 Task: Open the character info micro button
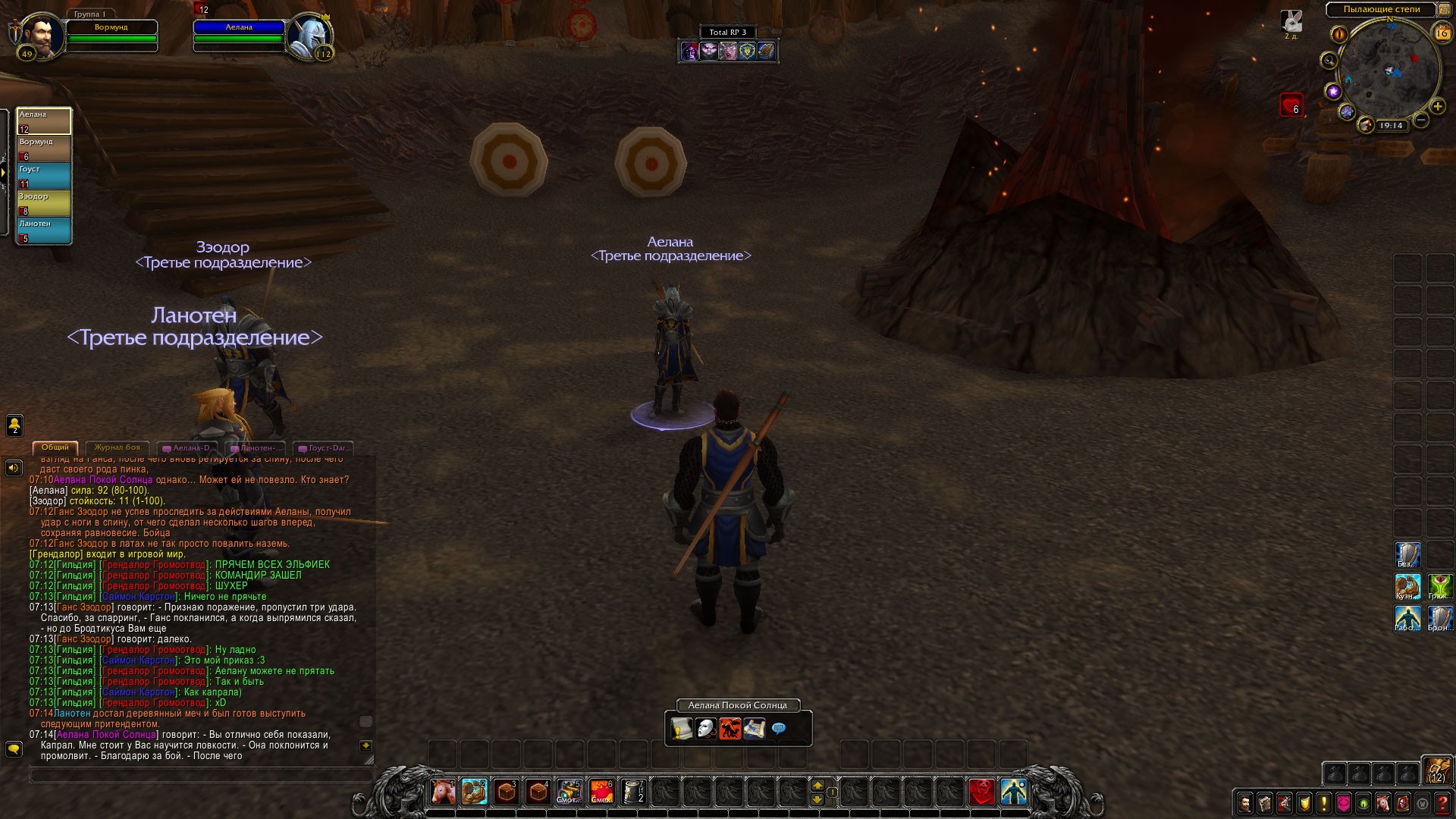tap(1245, 802)
